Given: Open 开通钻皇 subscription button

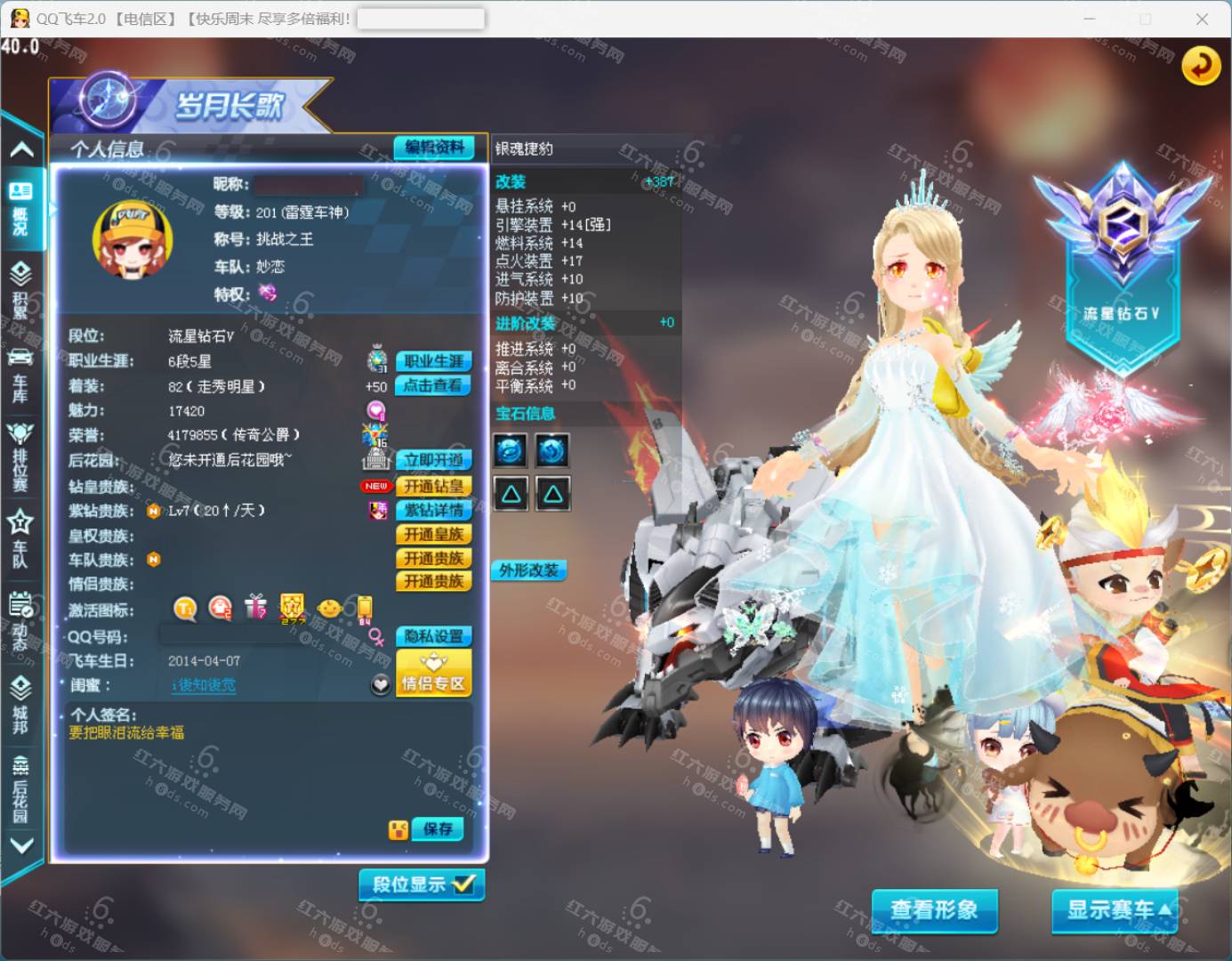Looking at the screenshot, I should (x=433, y=486).
